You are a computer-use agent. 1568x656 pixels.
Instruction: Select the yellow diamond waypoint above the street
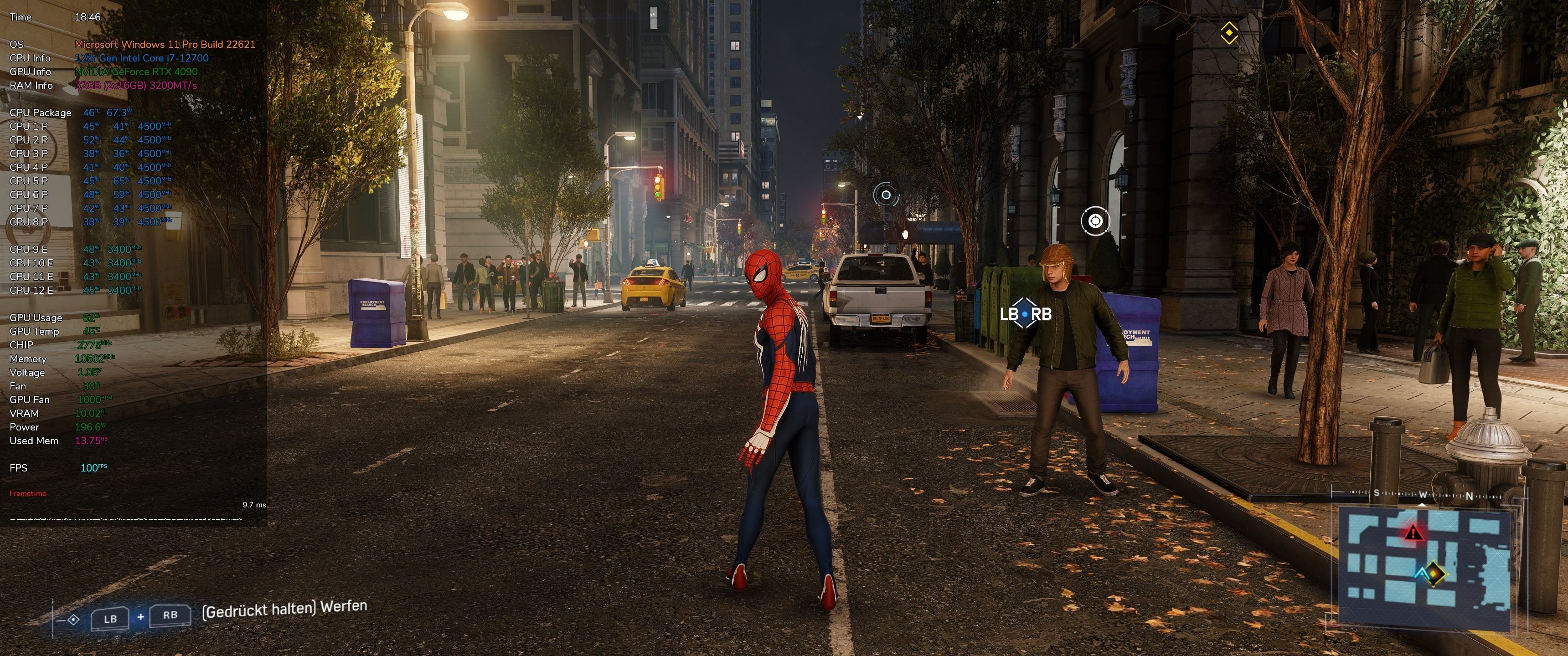tap(1229, 32)
